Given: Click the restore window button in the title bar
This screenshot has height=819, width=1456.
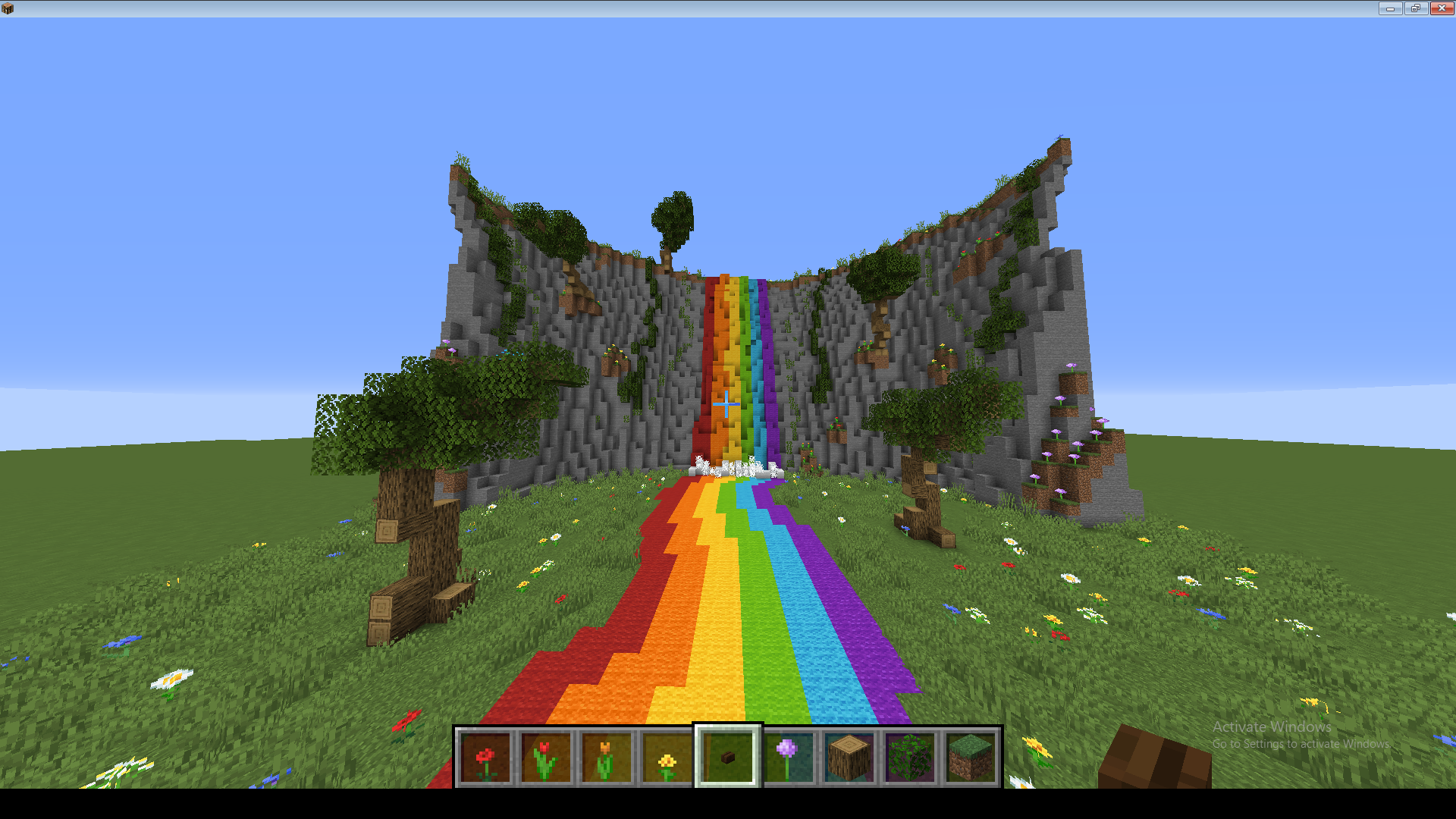Looking at the screenshot, I should (1415, 8).
